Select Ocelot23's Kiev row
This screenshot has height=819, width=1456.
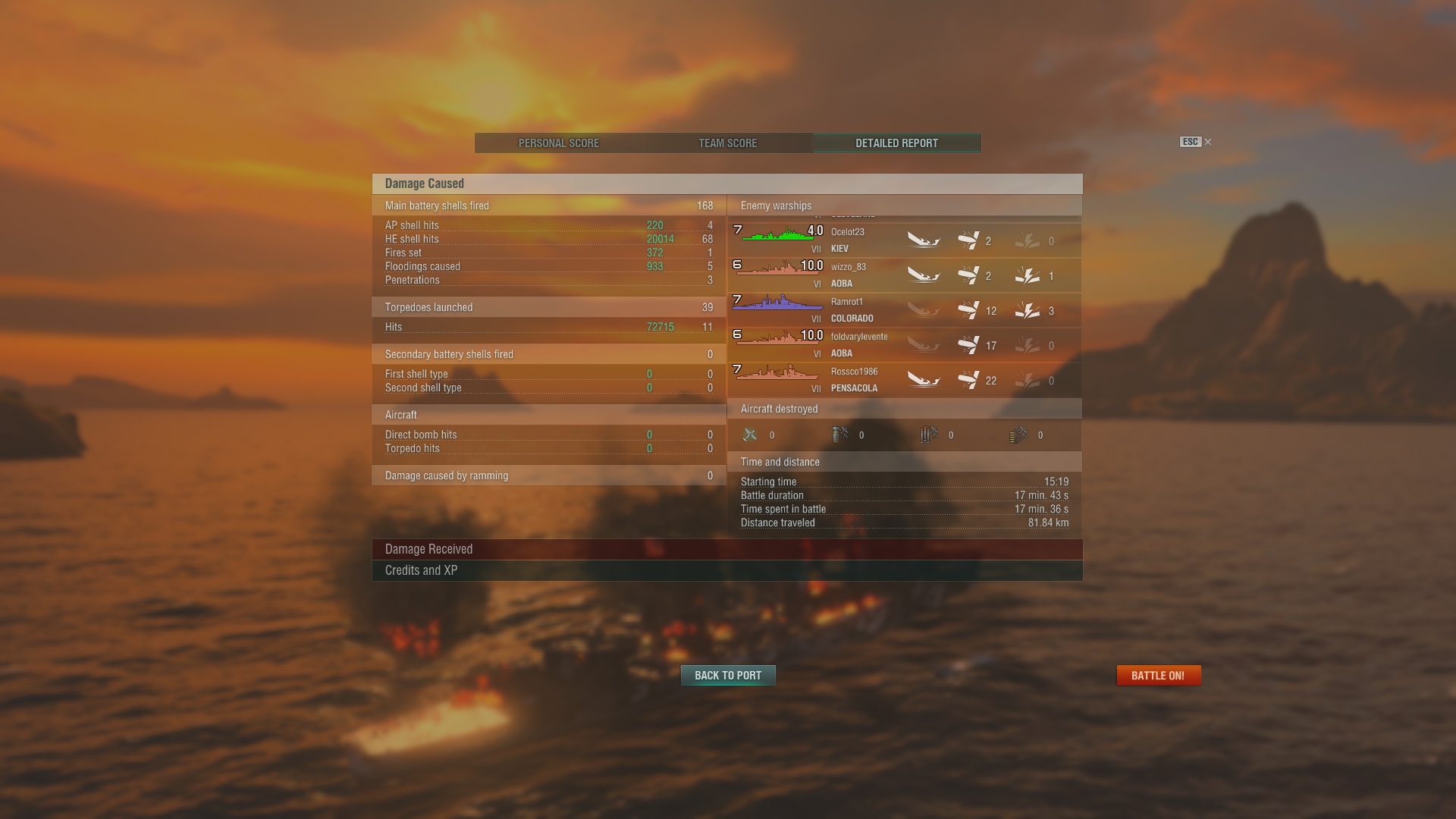point(904,240)
